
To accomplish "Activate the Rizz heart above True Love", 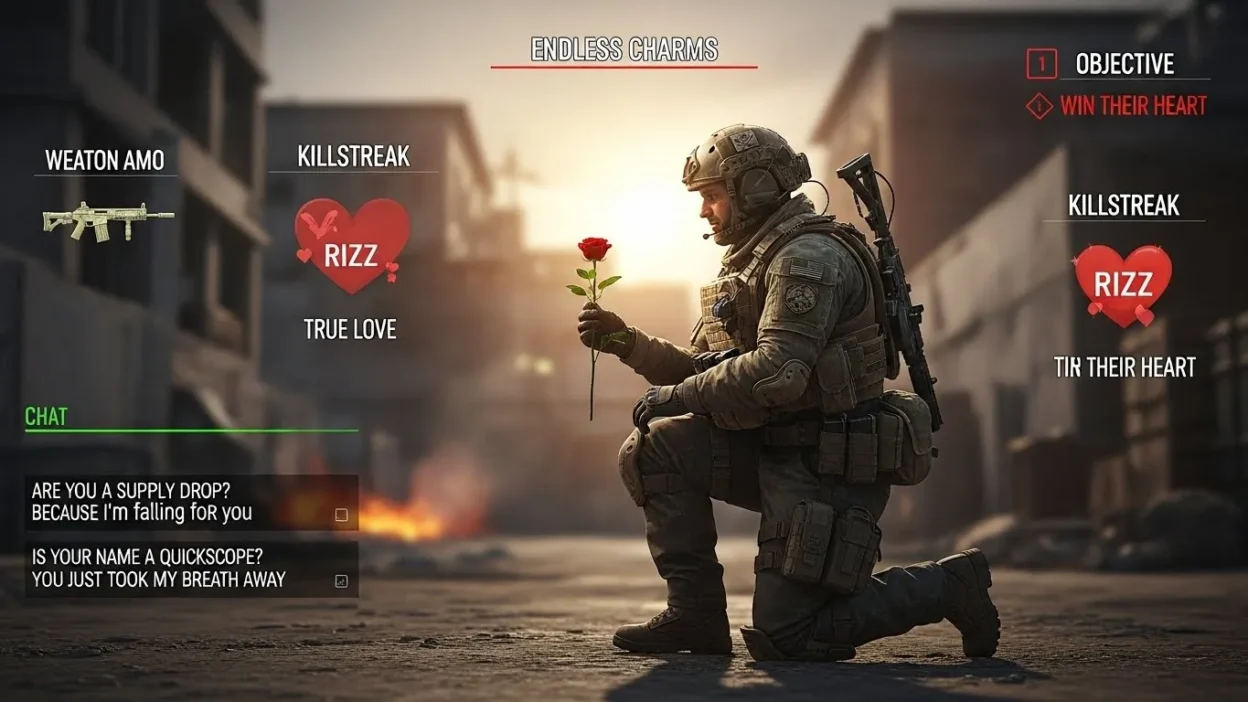I will pyautogui.click(x=352, y=245).
